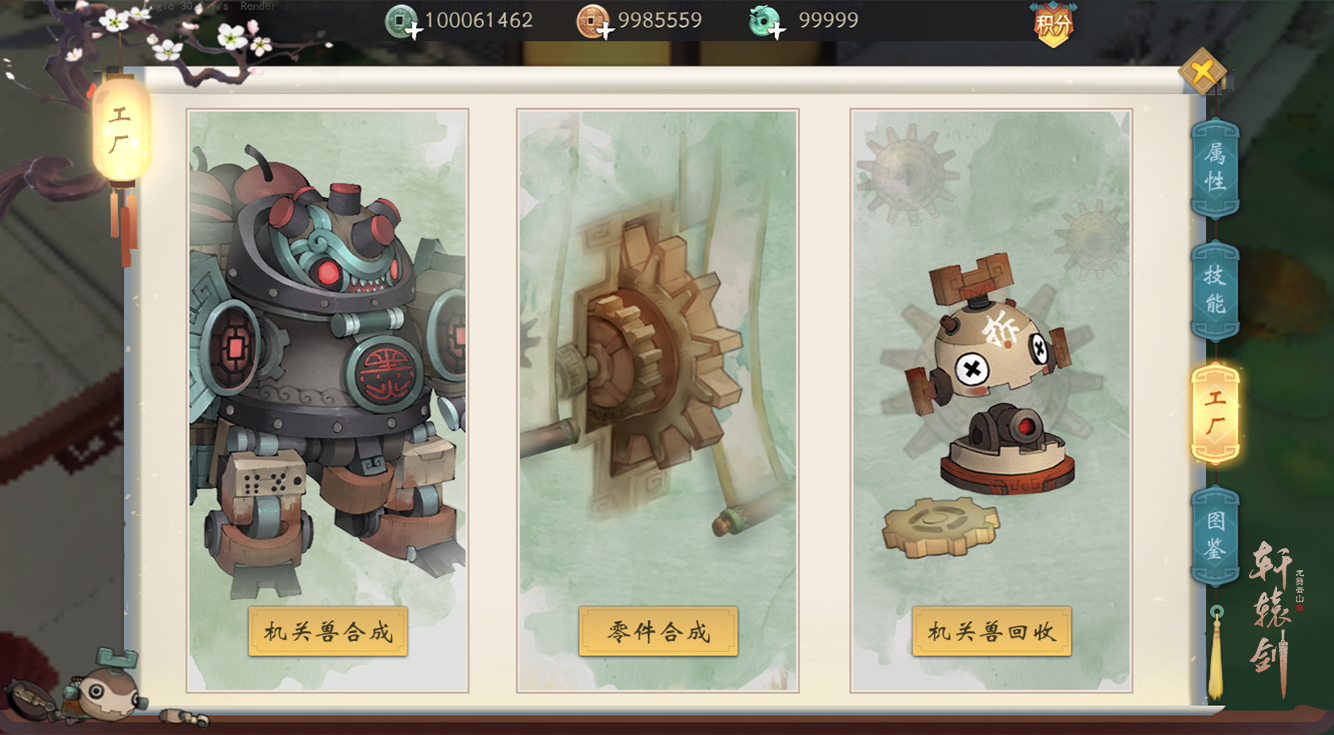Screen dimensions: 1334x735
Task: Click the mechanical beast robot card
Action: [x=328, y=360]
